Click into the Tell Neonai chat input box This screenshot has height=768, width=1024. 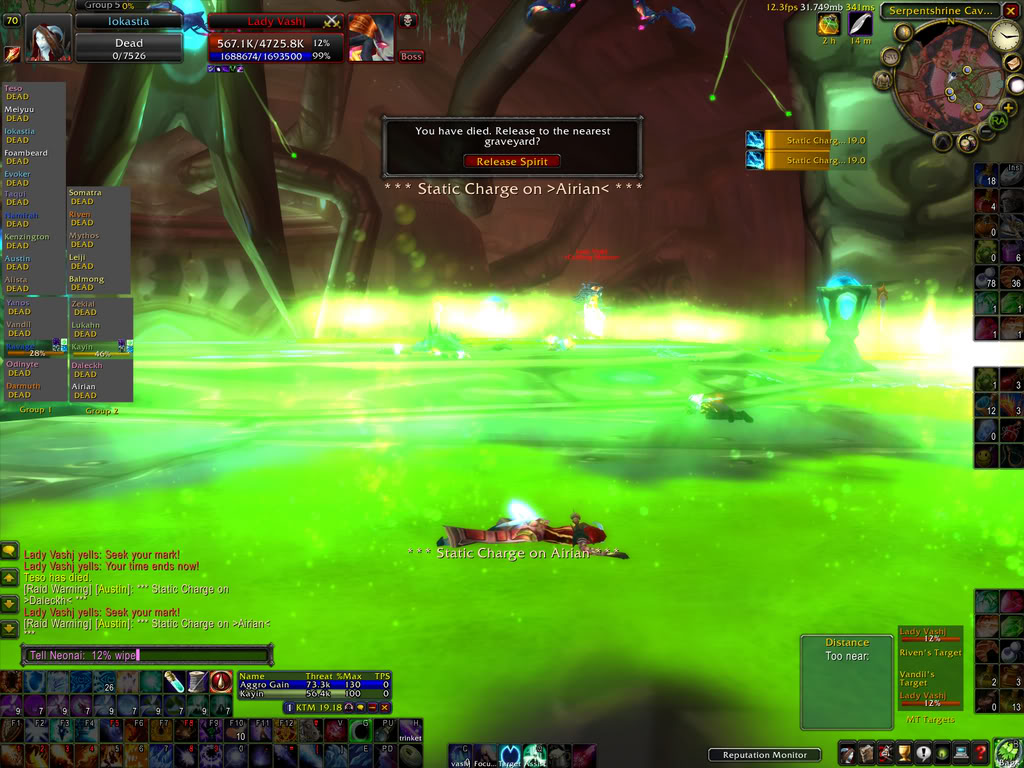coord(146,655)
